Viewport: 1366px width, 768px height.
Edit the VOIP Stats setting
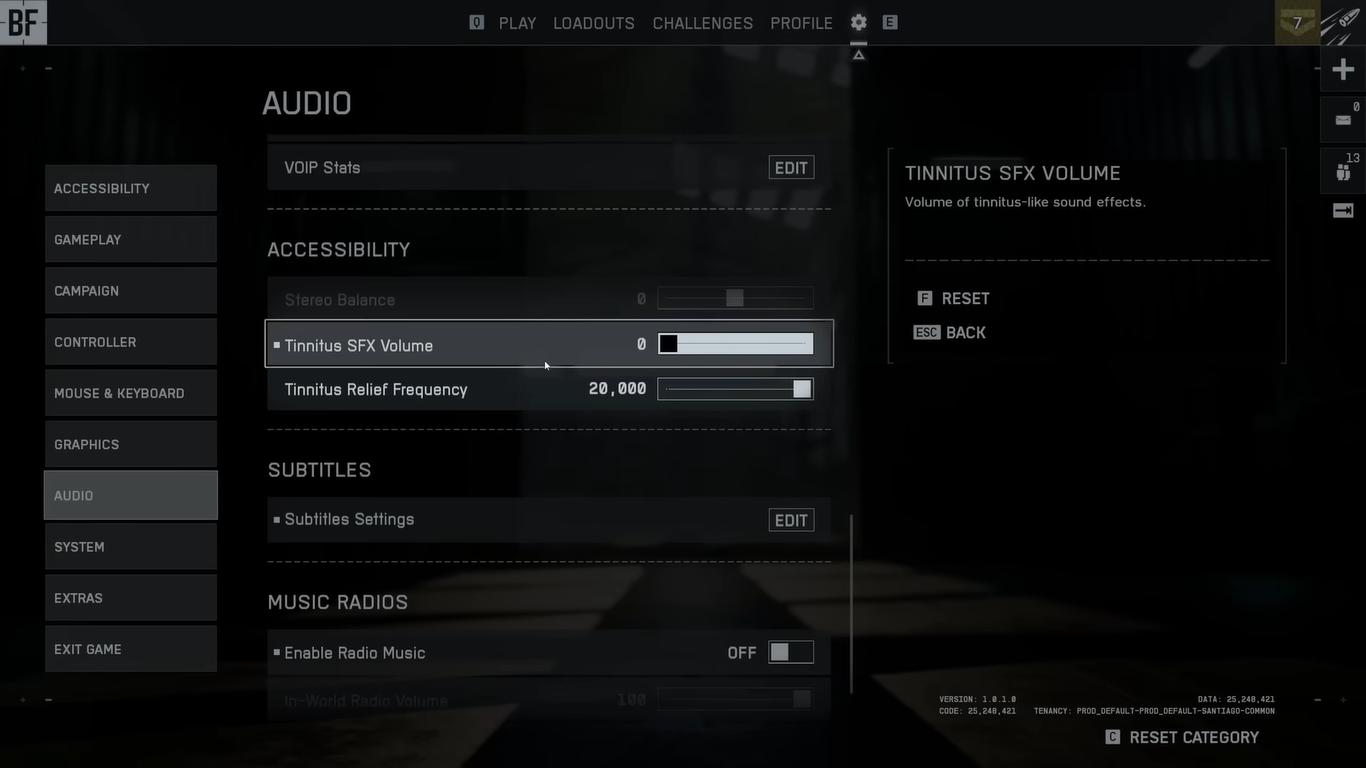[791, 168]
